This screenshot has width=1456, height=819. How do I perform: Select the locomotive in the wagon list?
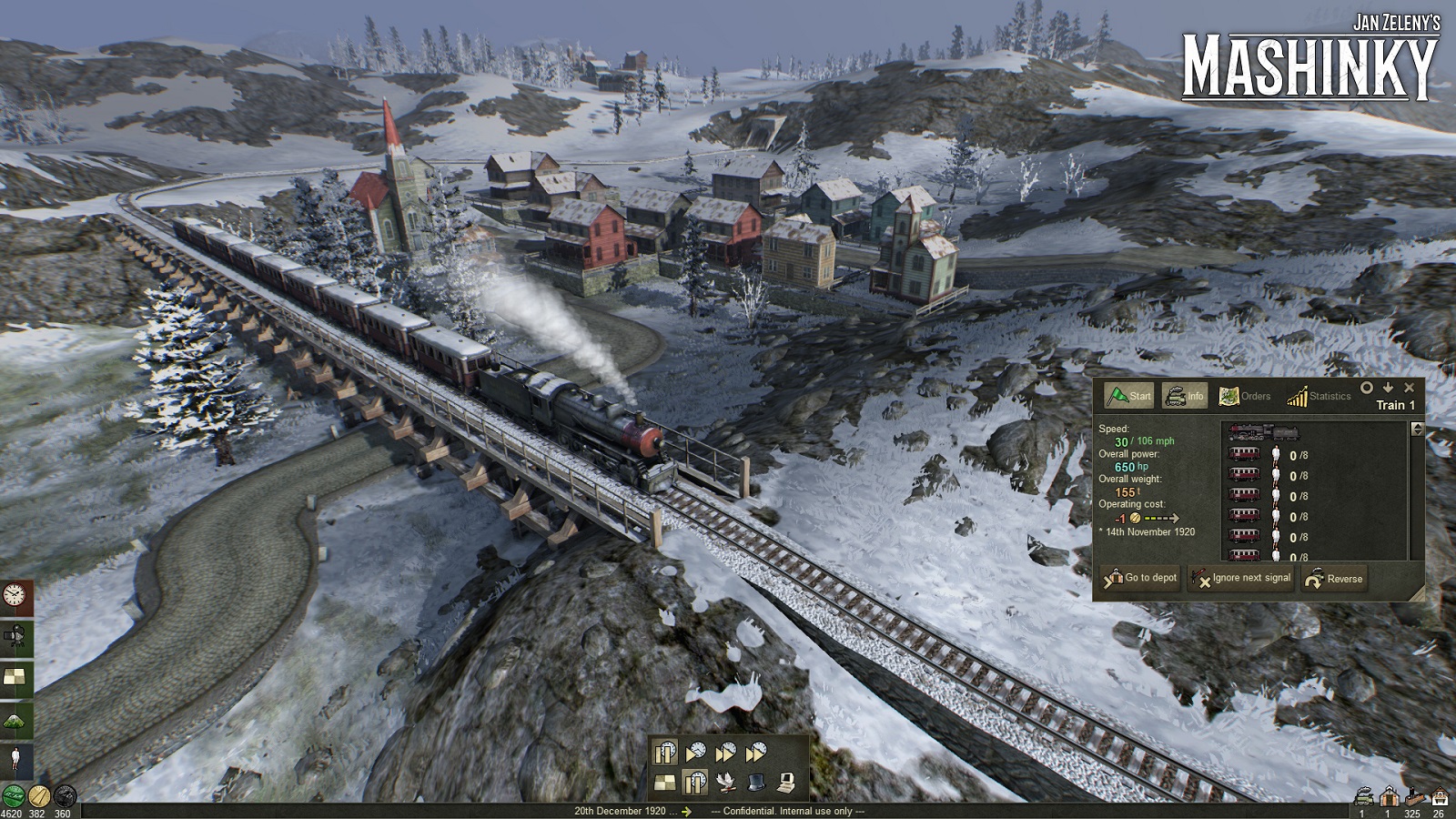pyautogui.click(x=1262, y=433)
